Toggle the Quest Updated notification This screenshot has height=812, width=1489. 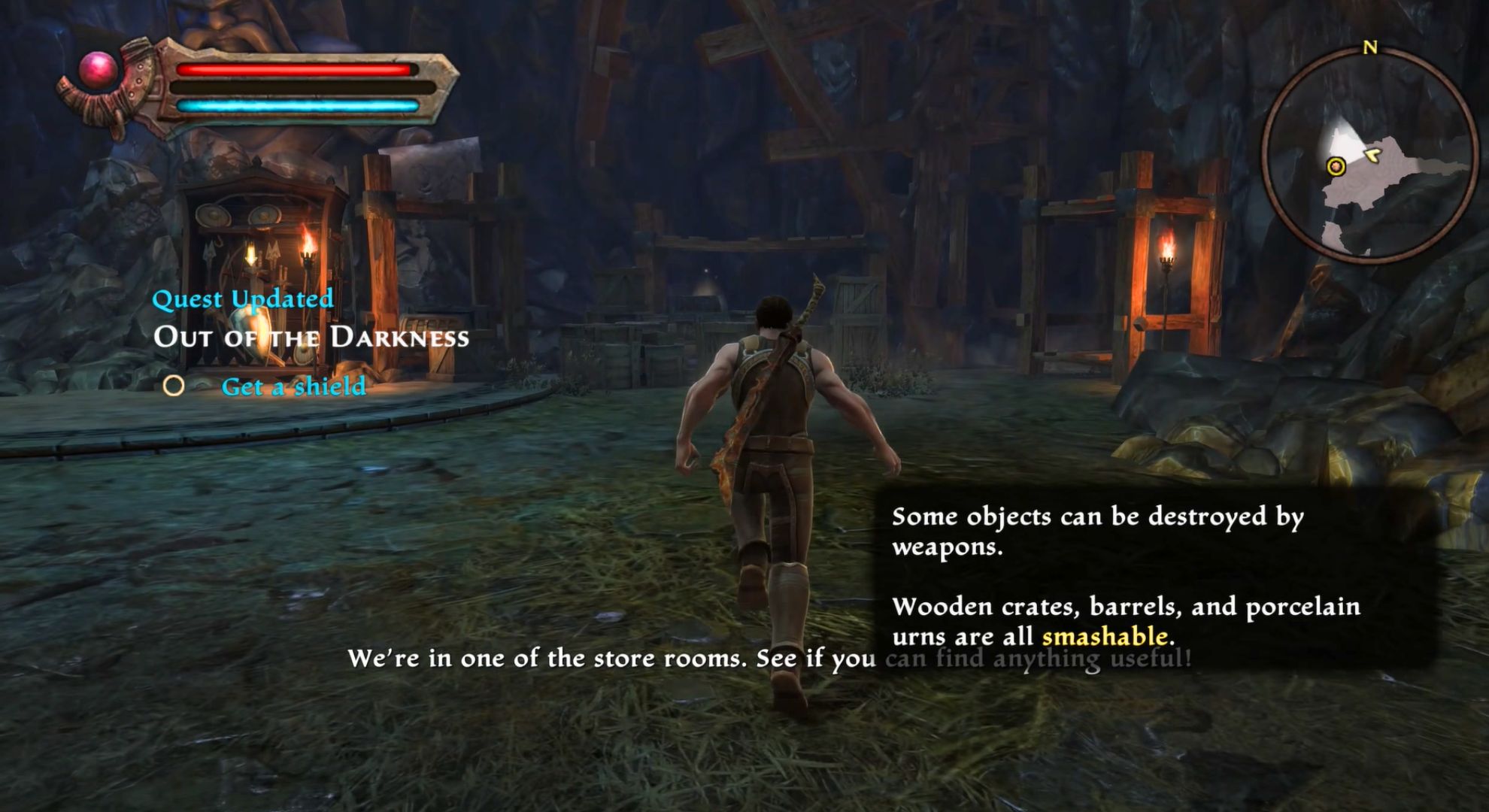[242, 299]
